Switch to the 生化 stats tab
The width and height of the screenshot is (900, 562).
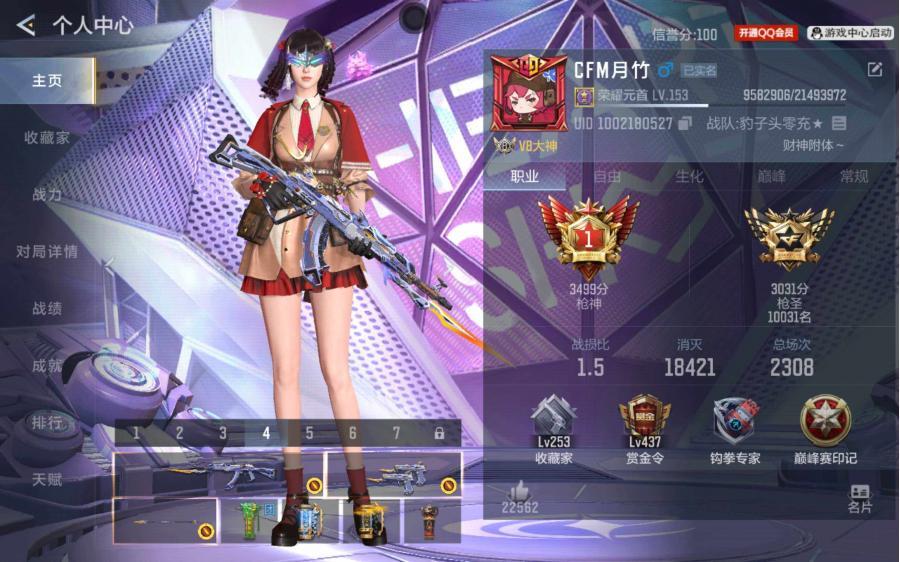[x=689, y=177]
